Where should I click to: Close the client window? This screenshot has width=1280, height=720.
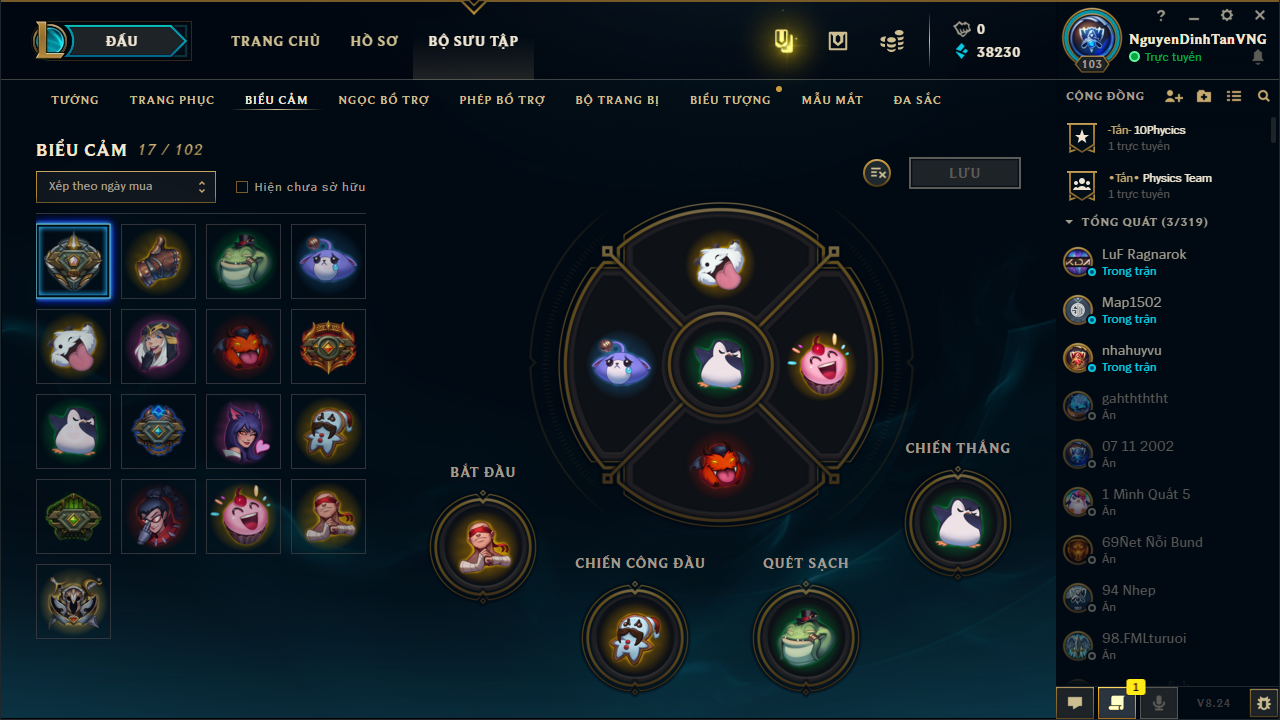coord(1259,16)
